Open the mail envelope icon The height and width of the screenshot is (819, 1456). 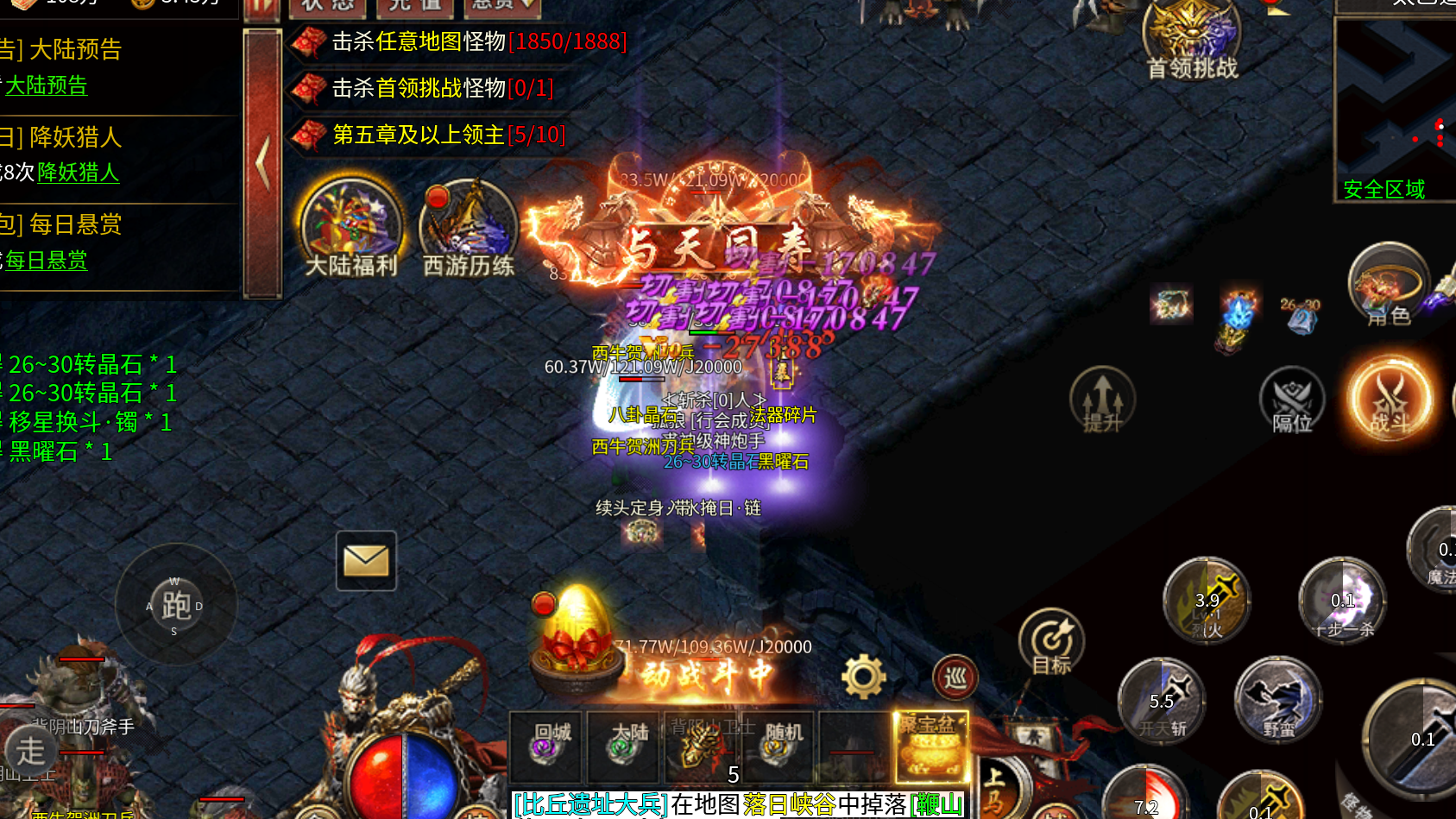(366, 561)
